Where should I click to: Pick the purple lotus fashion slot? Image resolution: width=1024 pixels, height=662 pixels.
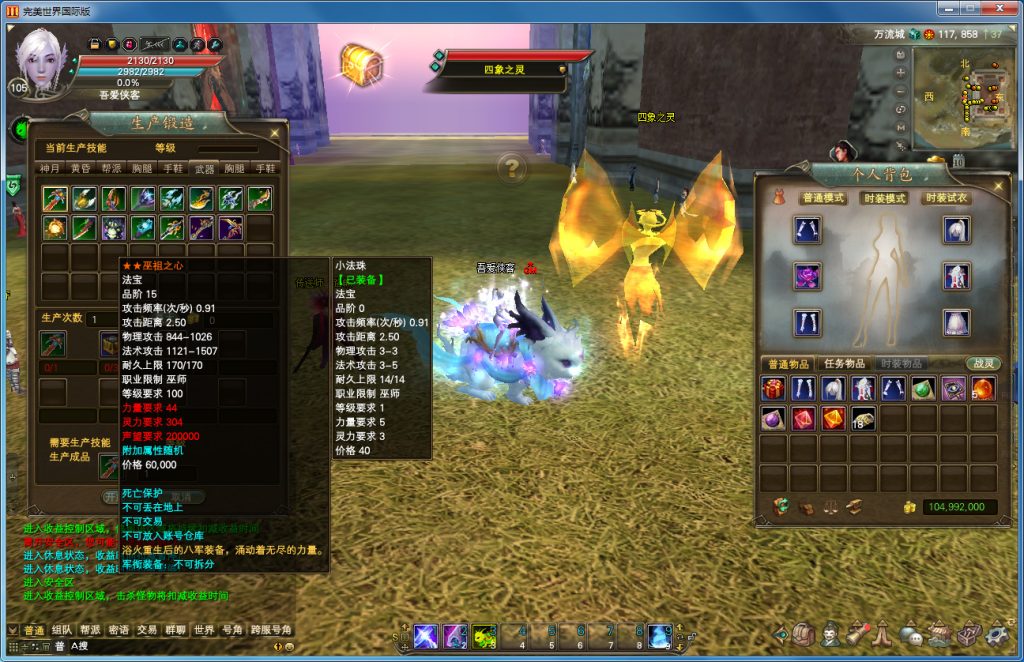(807, 276)
